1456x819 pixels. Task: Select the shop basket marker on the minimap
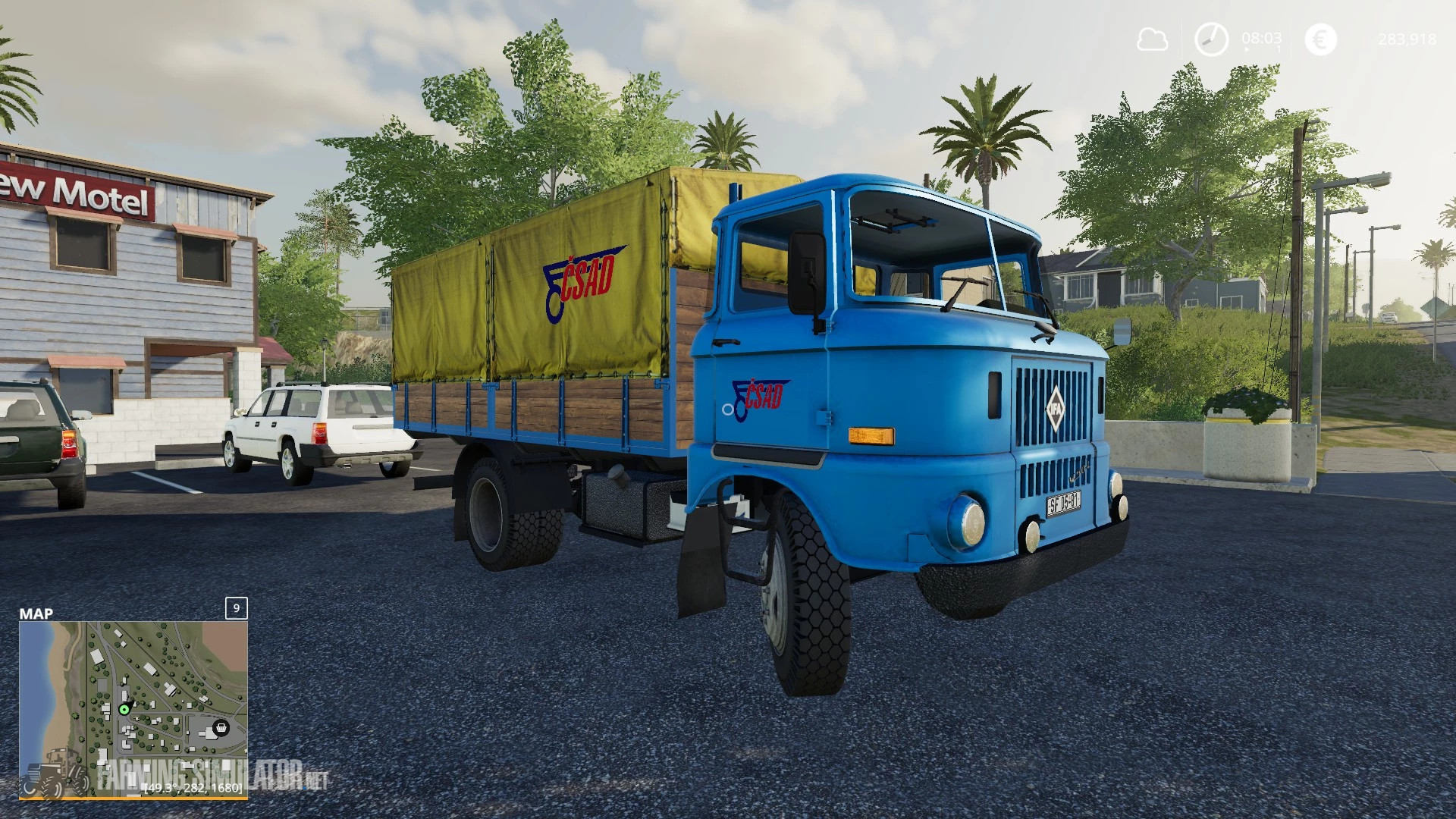tap(221, 728)
